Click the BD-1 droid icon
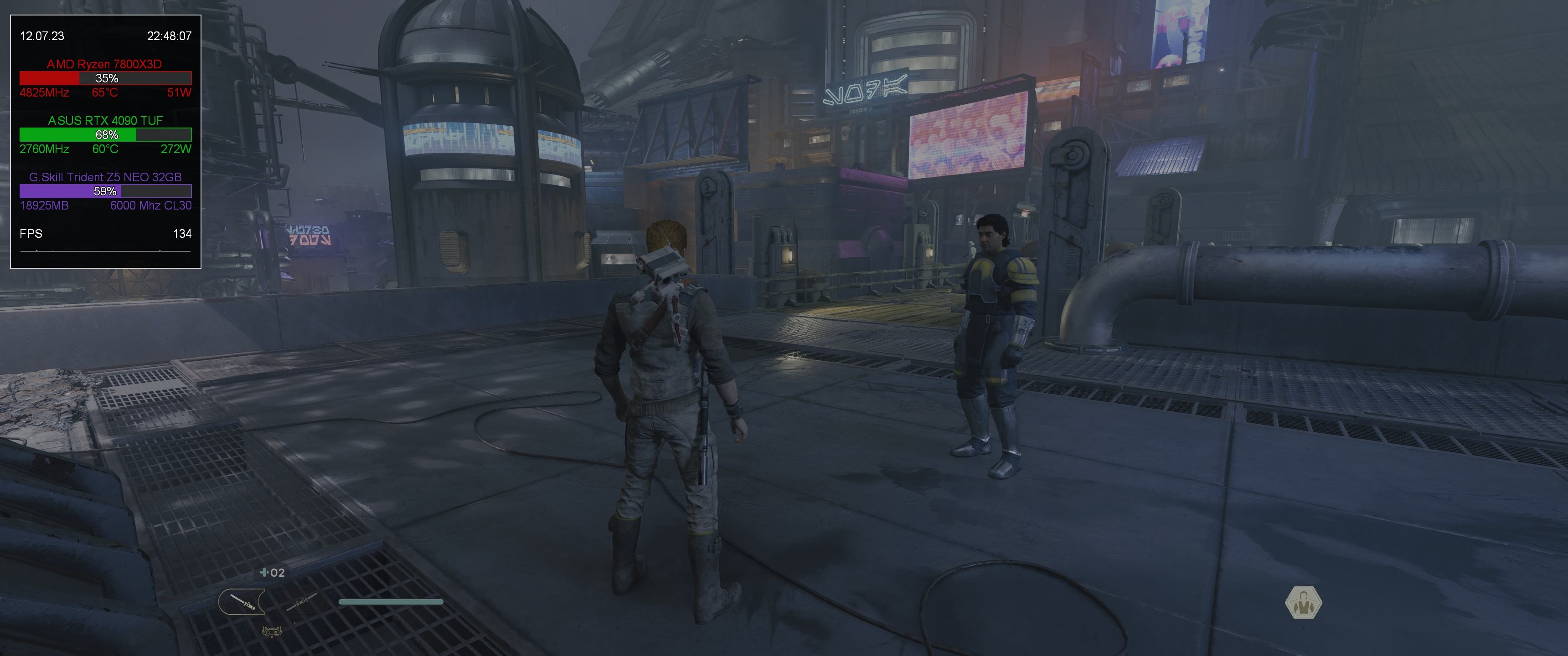 pos(272,632)
